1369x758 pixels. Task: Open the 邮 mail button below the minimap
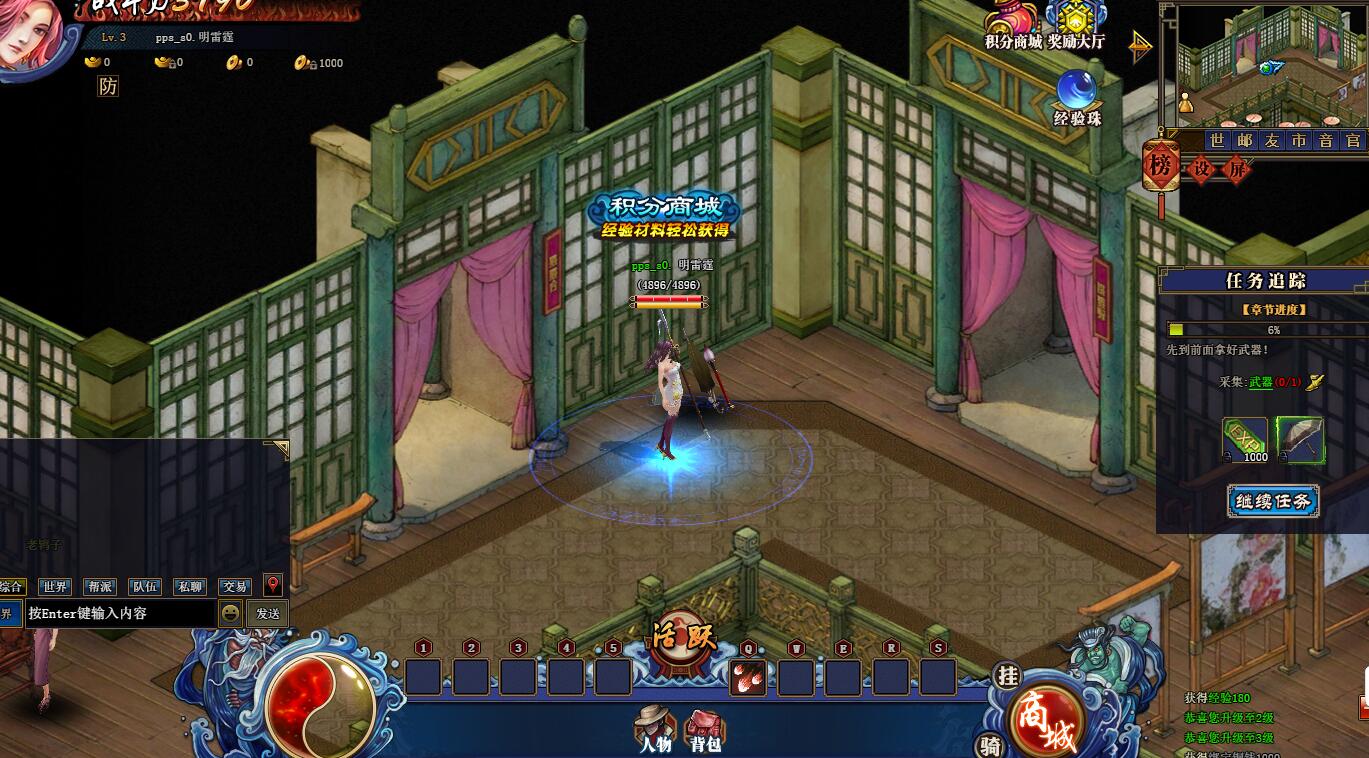(x=1244, y=141)
